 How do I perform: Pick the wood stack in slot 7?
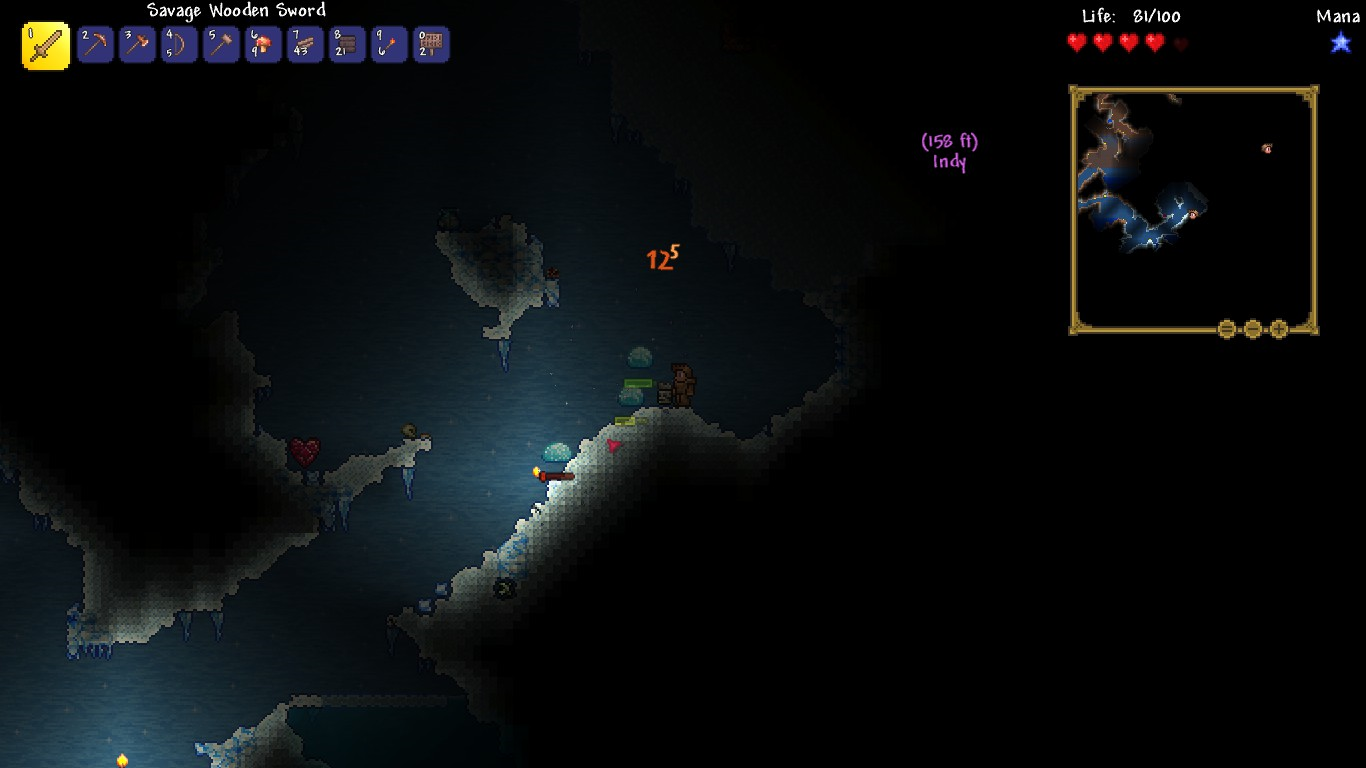pos(305,45)
